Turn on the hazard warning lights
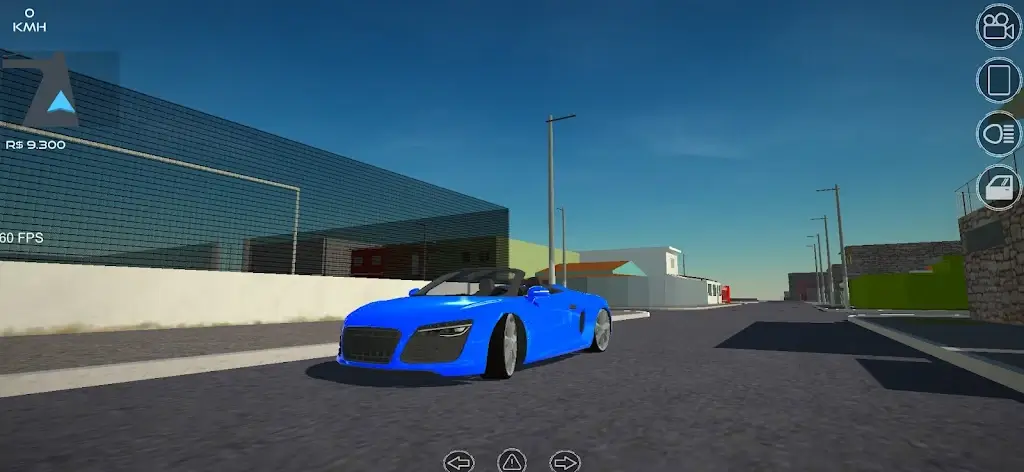Viewport: 1024px width, 472px height. coord(512,461)
